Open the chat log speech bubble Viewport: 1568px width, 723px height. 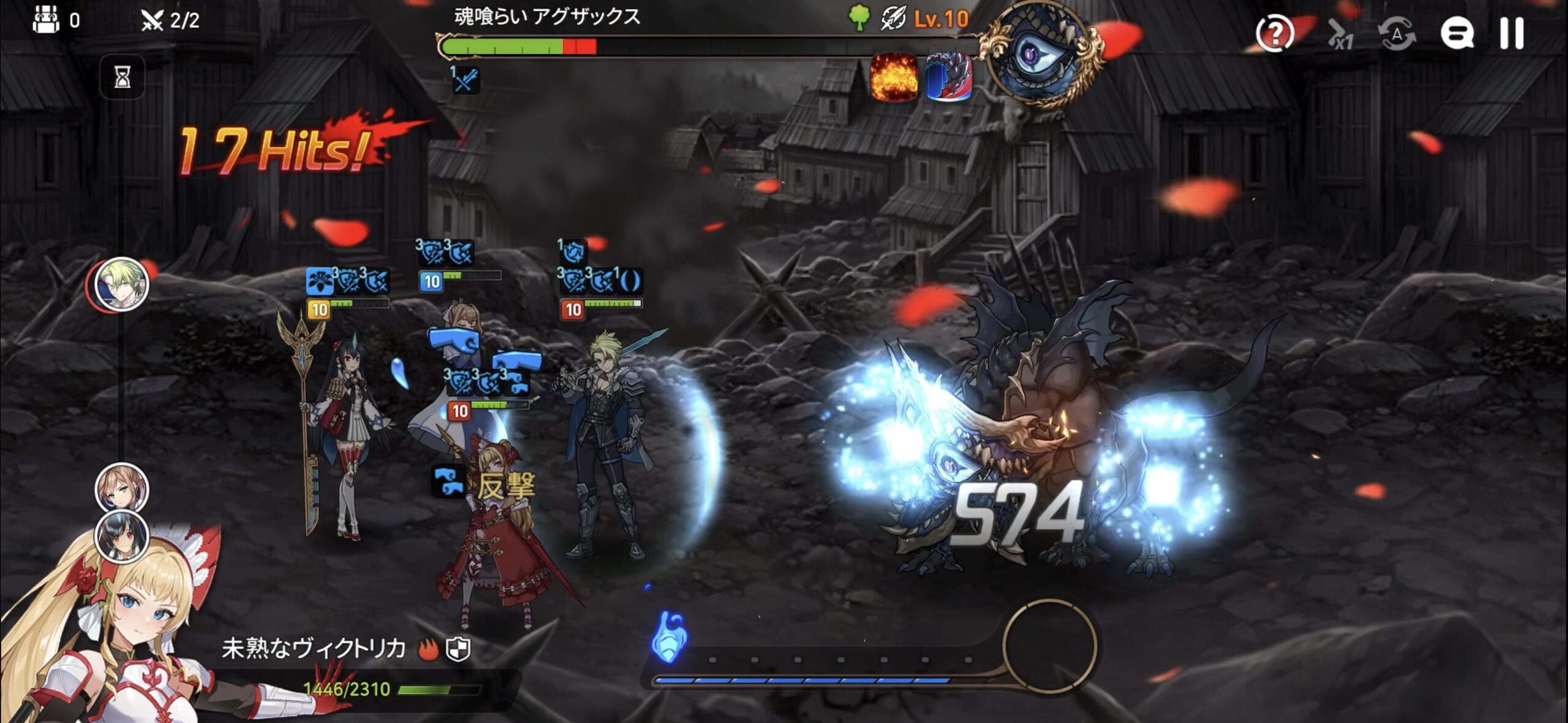click(1457, 33)
